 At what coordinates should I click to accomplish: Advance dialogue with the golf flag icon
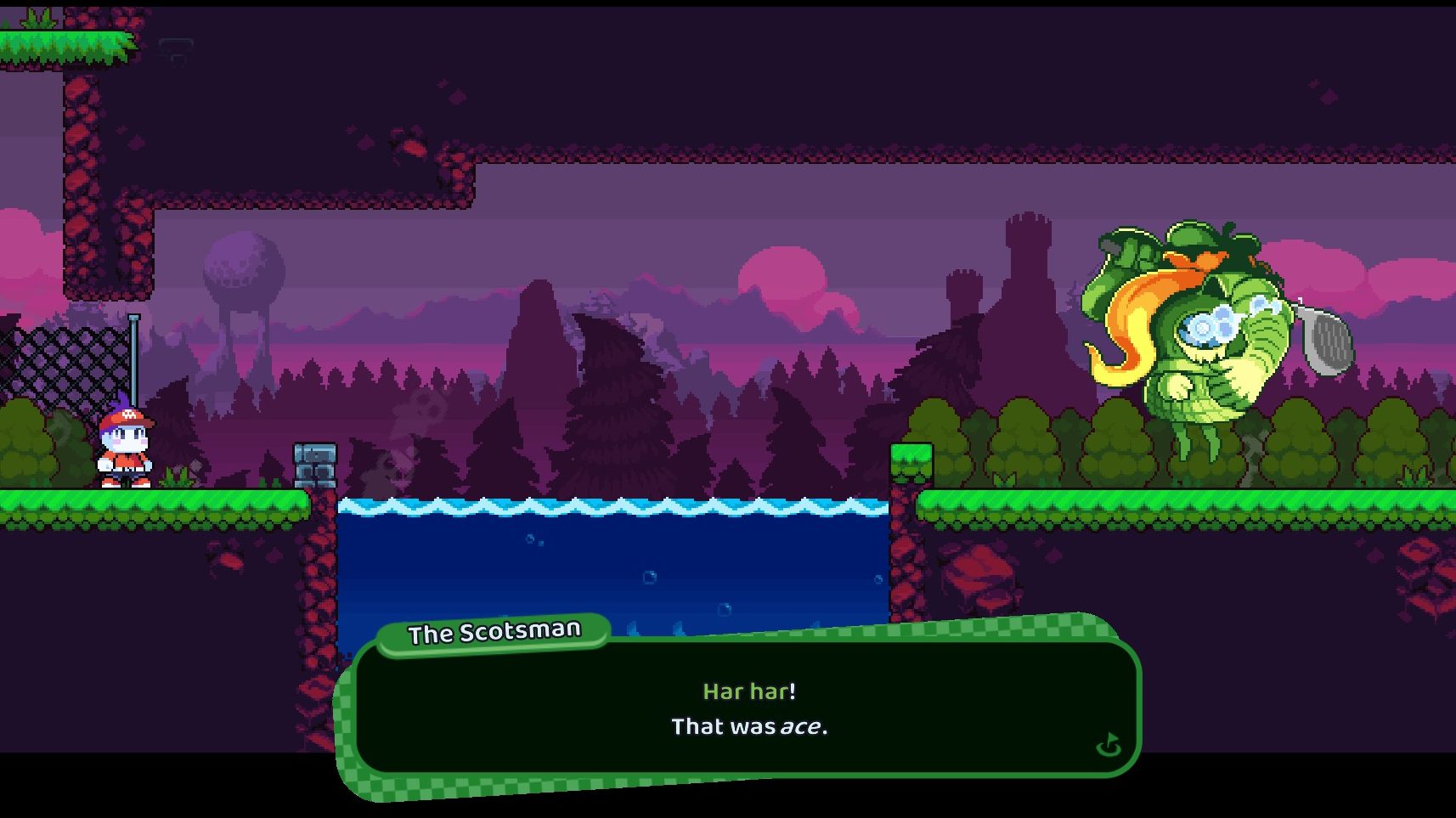coord(1109,746)
